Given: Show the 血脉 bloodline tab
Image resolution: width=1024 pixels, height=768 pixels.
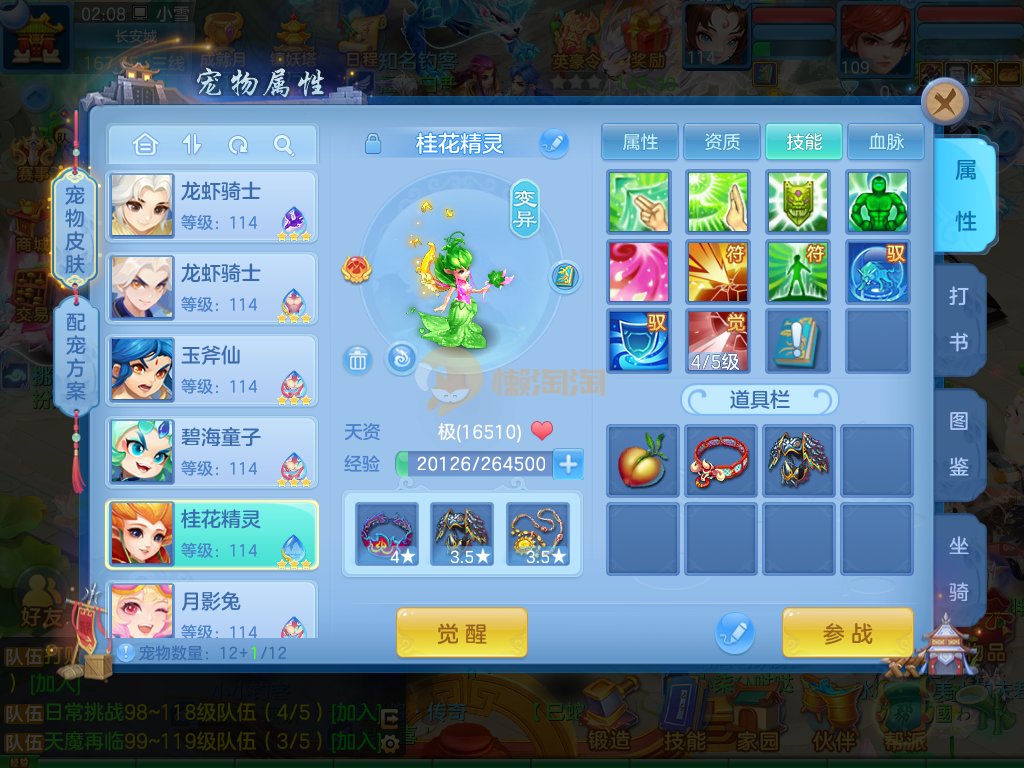Looking at the screenshot, I should 885,142.
